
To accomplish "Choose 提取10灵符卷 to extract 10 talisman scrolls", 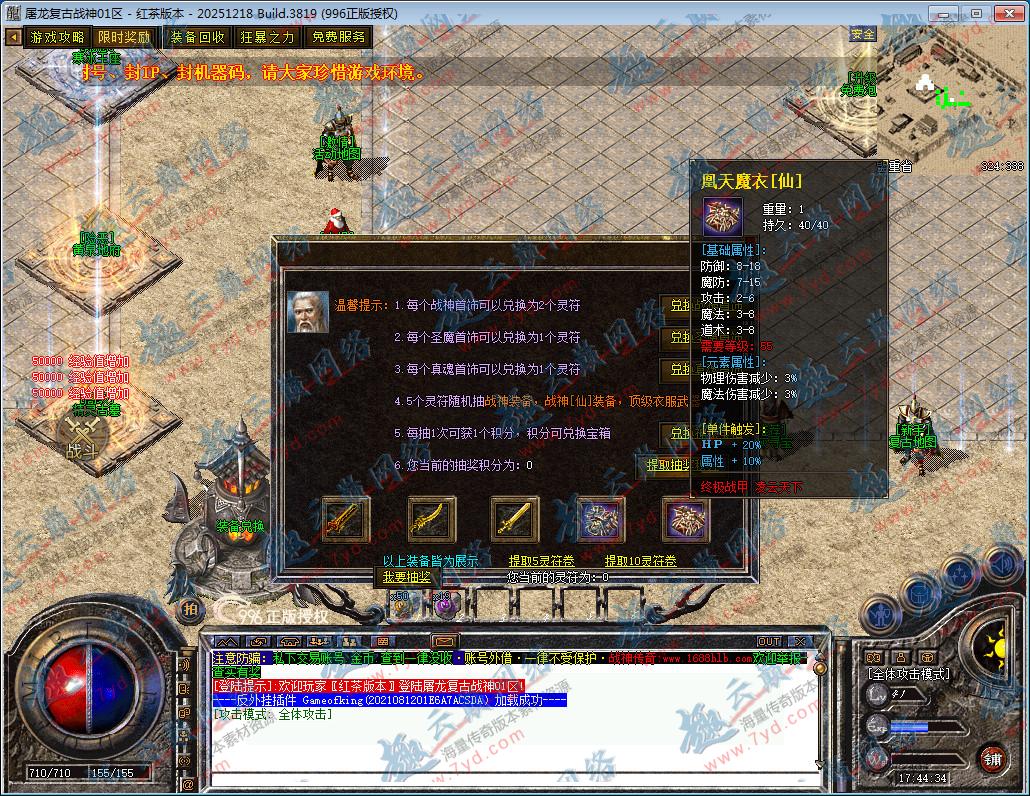I will pyautogui.click(x=641, y=561).
